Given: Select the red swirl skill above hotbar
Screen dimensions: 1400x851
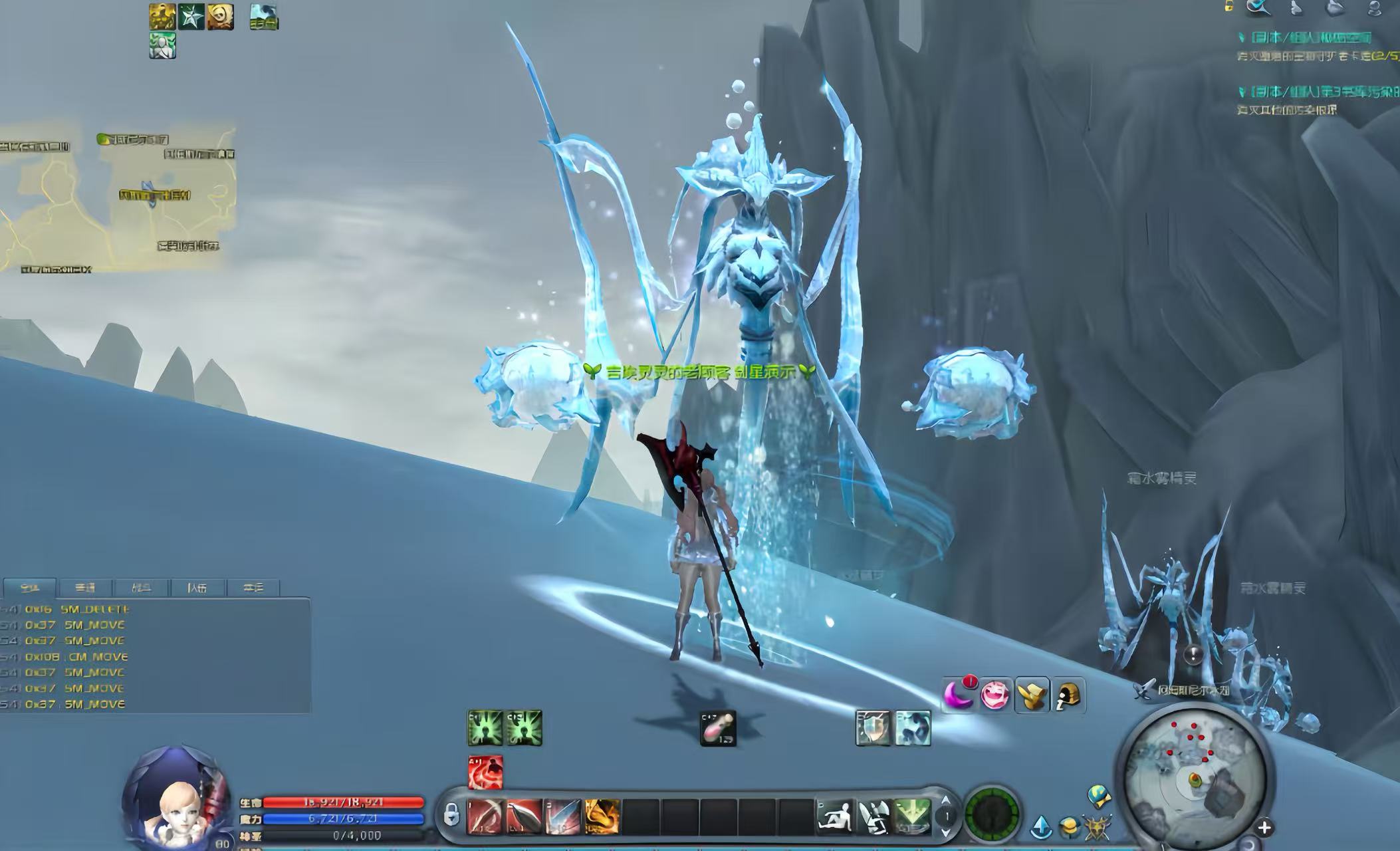Looking at the screenshot, I should point(485,773).
